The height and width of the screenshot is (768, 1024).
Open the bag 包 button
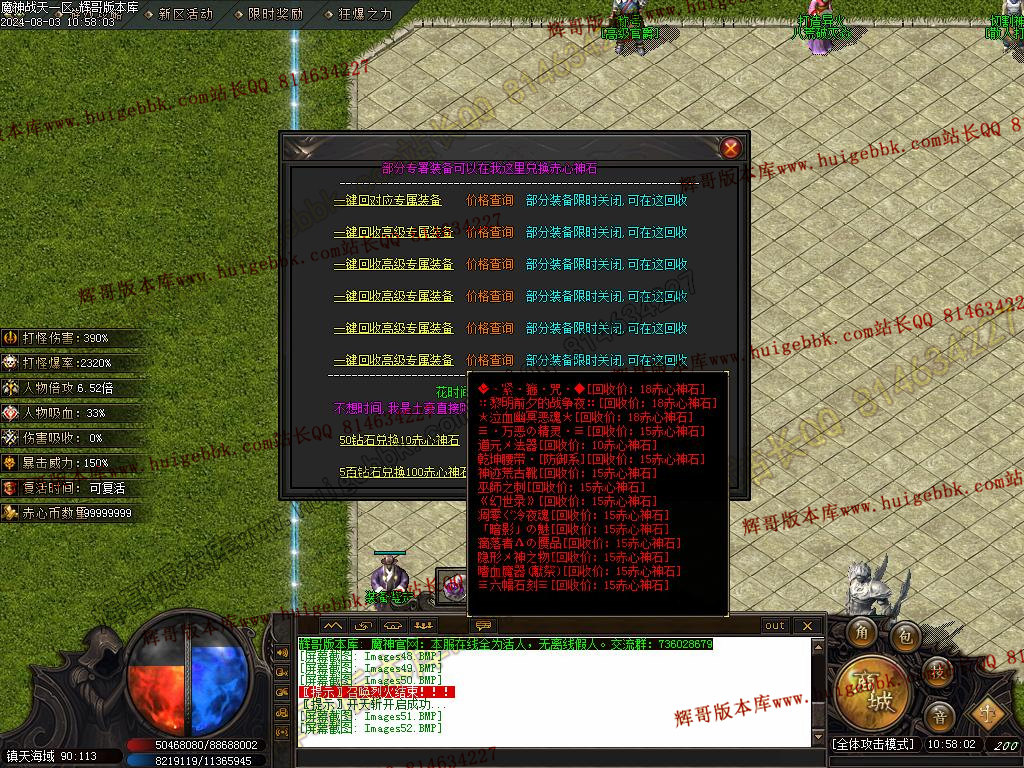905,632
